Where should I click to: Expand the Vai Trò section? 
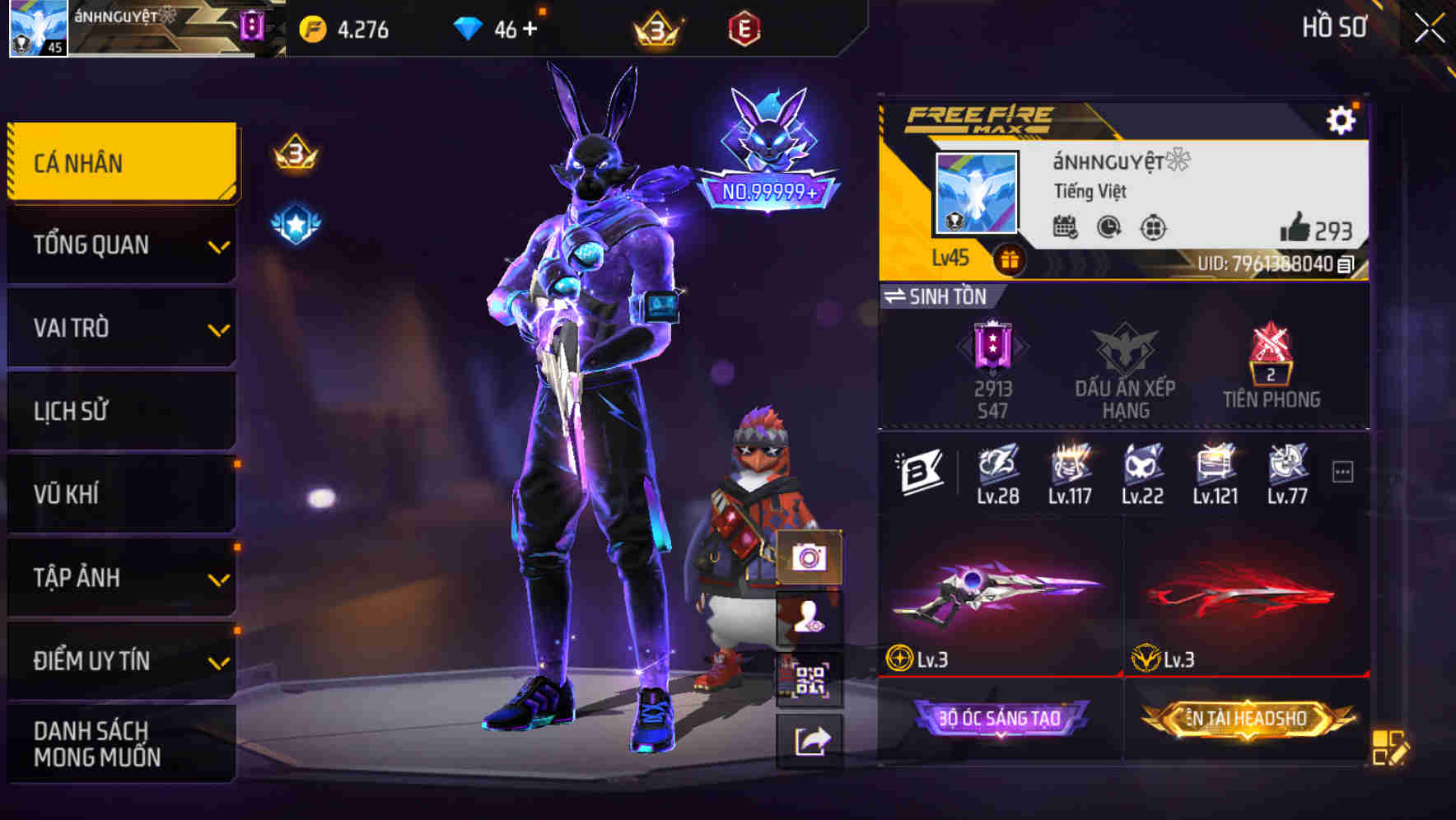(121, 328)
